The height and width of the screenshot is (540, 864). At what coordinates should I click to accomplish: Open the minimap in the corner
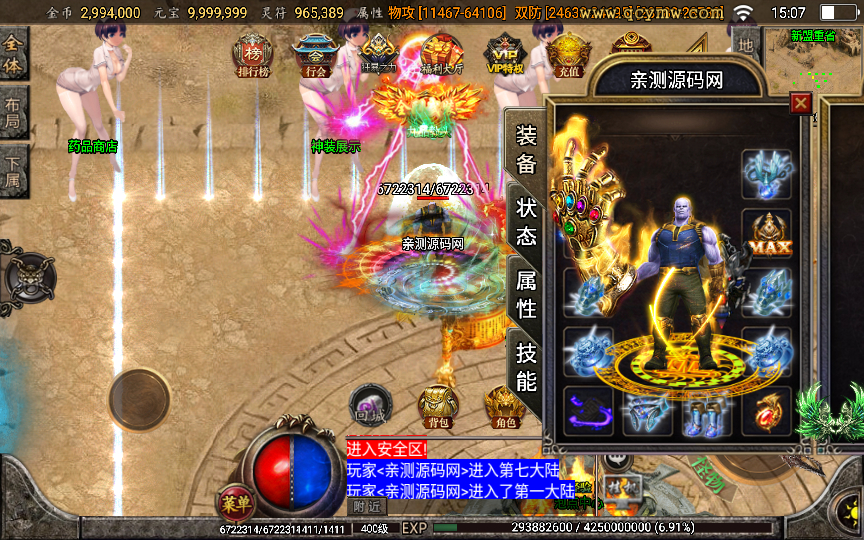812,60
